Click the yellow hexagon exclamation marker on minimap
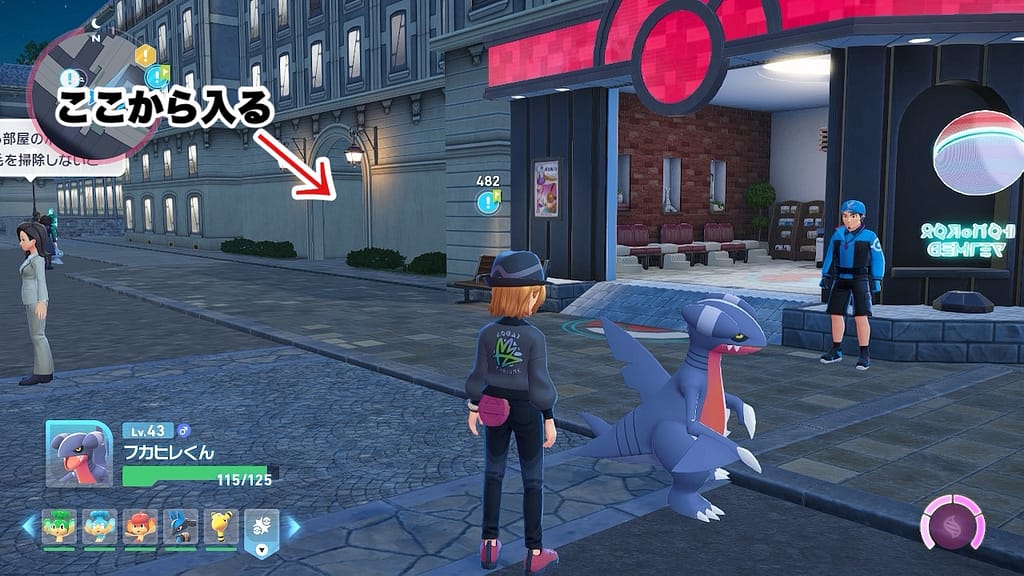This screenshot has height=576, width=1024. coord(146,55)
